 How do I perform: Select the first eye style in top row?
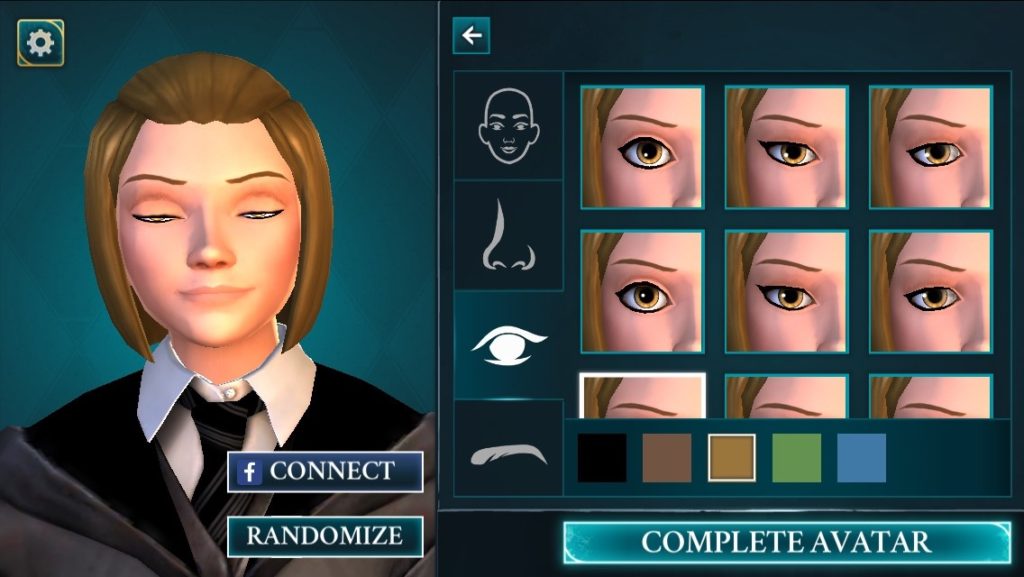642,147
